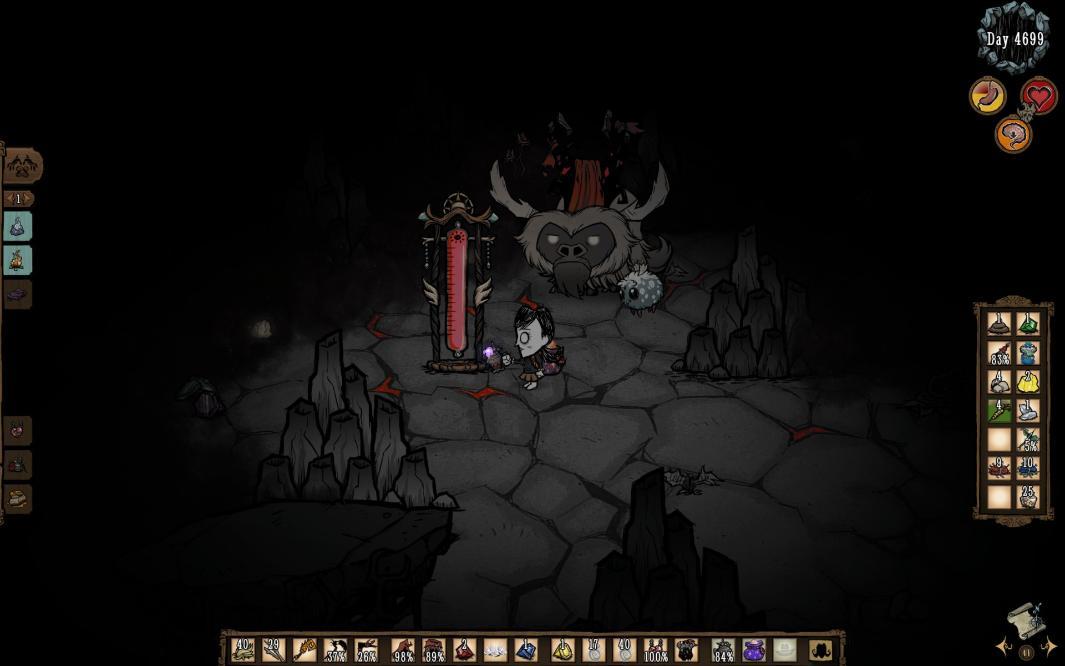Viewport: 1065px width, 666px height.
Task: Open the rolled map scroll
Action: (1024, 621)
